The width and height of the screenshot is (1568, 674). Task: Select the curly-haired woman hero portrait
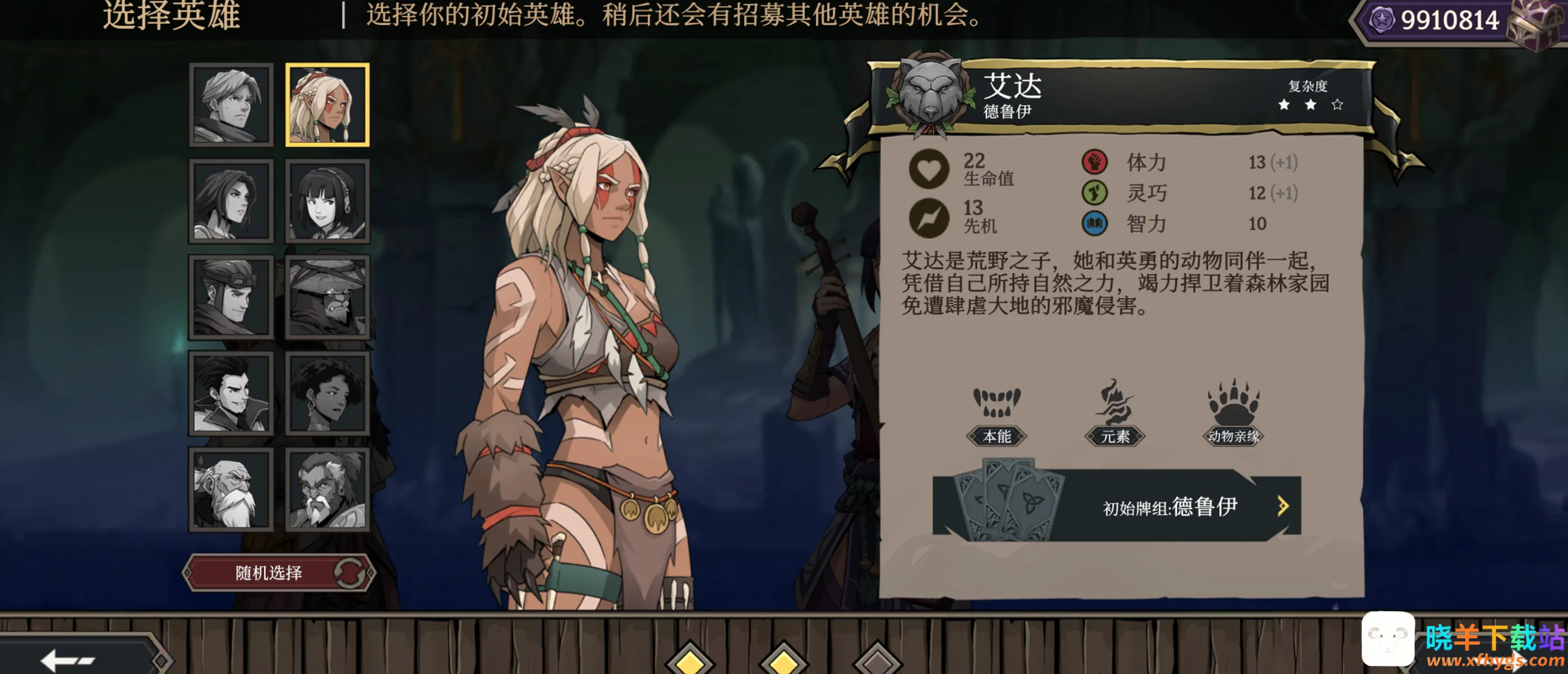pos(328,393)
